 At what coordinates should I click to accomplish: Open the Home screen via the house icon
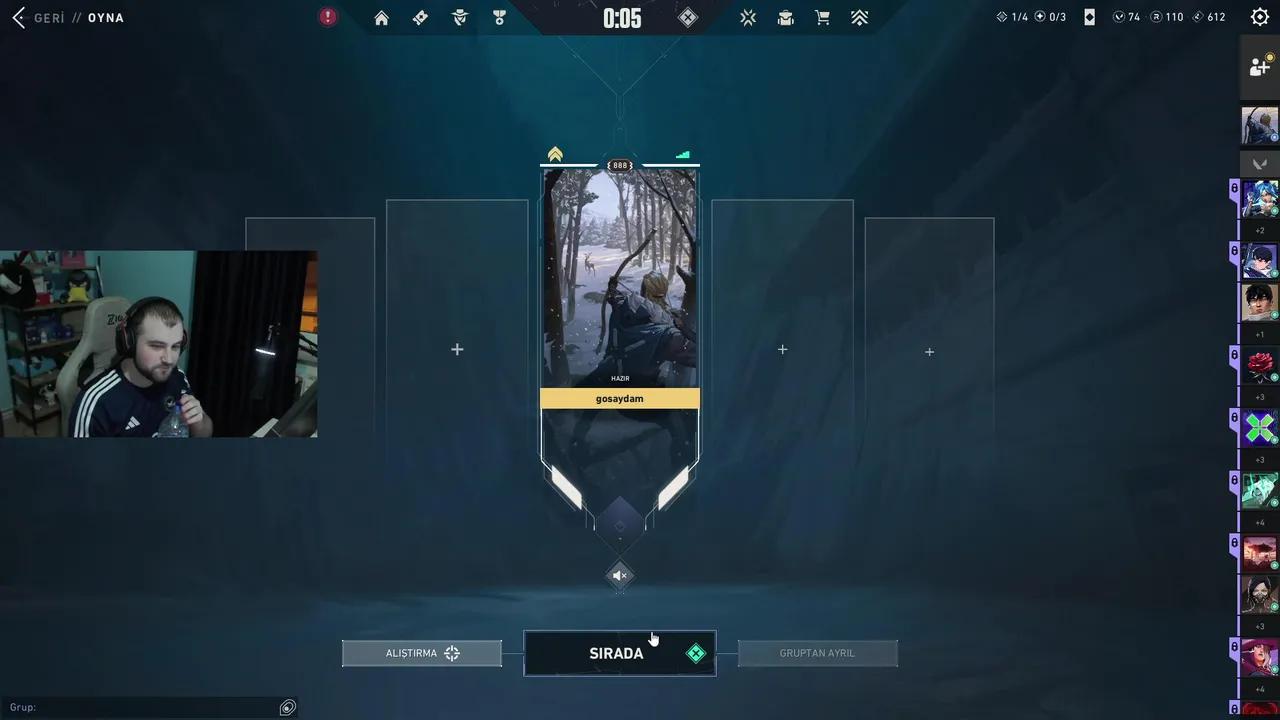[381, 17]
